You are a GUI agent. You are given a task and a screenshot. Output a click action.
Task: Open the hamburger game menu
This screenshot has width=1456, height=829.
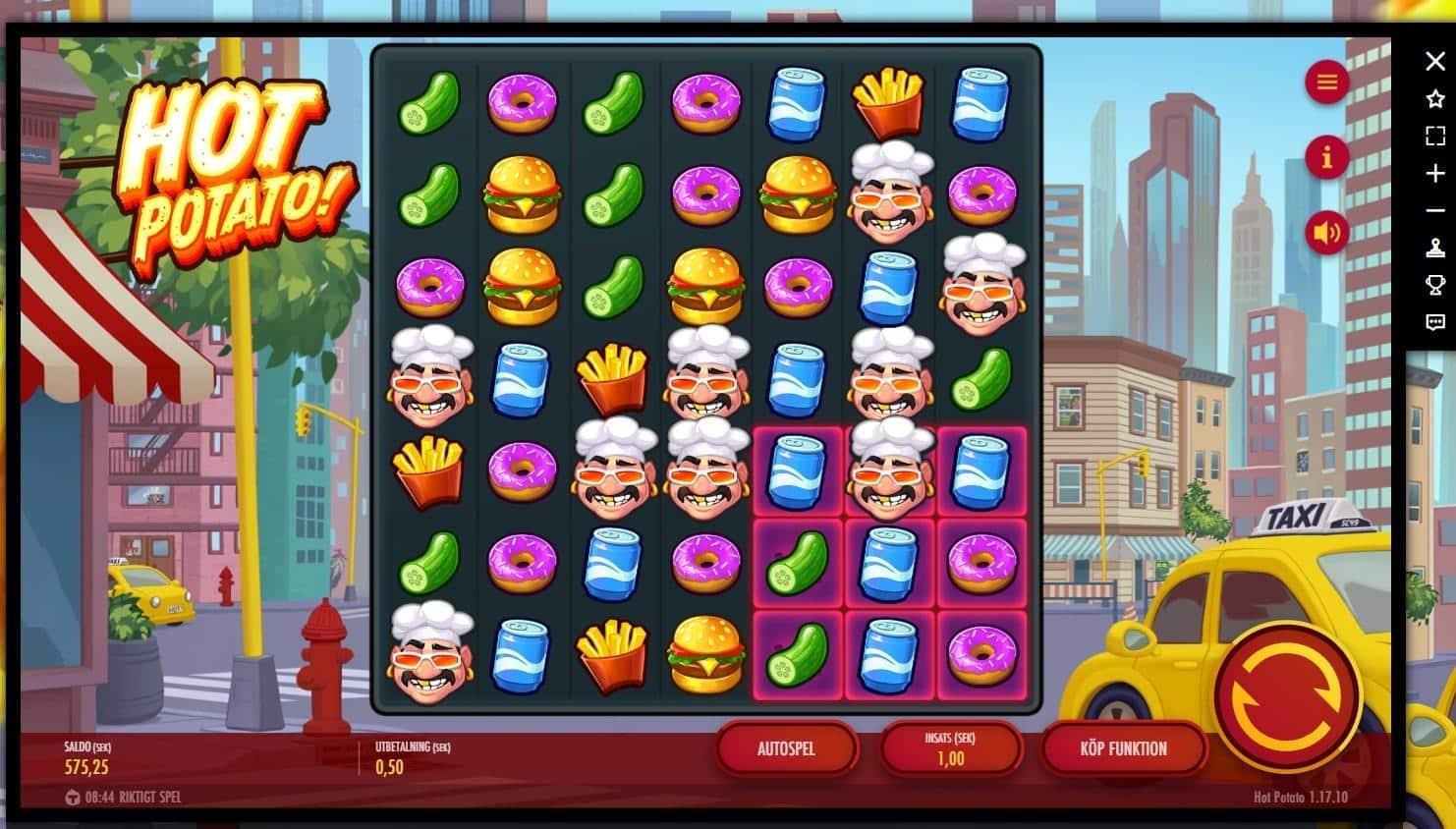tap(1326, 82)
